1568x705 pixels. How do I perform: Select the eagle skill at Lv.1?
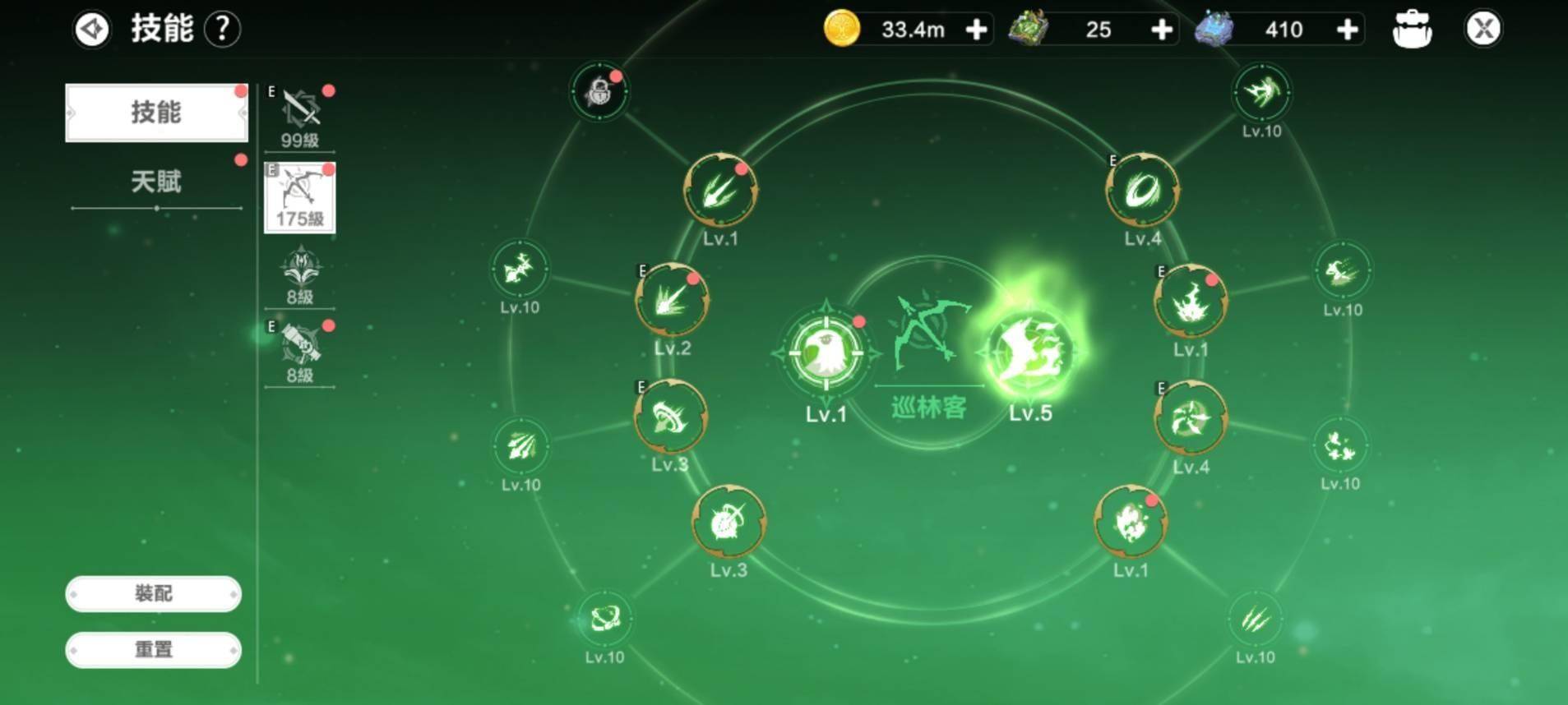pos(826,354)
